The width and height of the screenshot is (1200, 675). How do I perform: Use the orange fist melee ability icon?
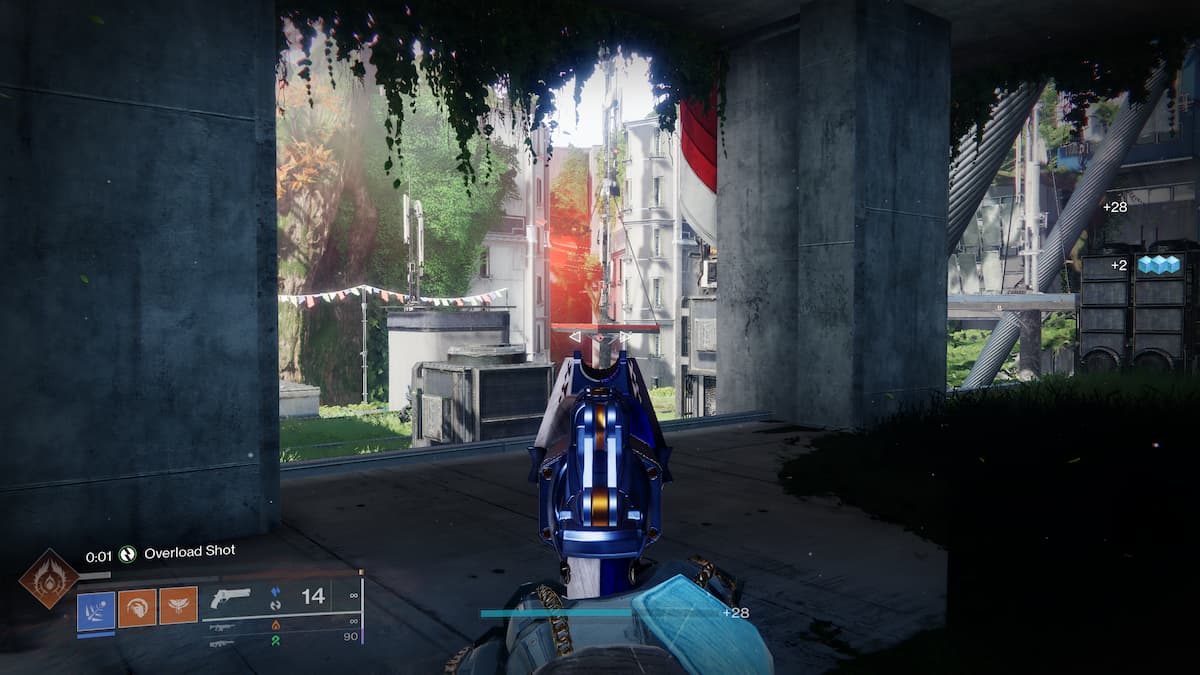click(x=137, y=607)
